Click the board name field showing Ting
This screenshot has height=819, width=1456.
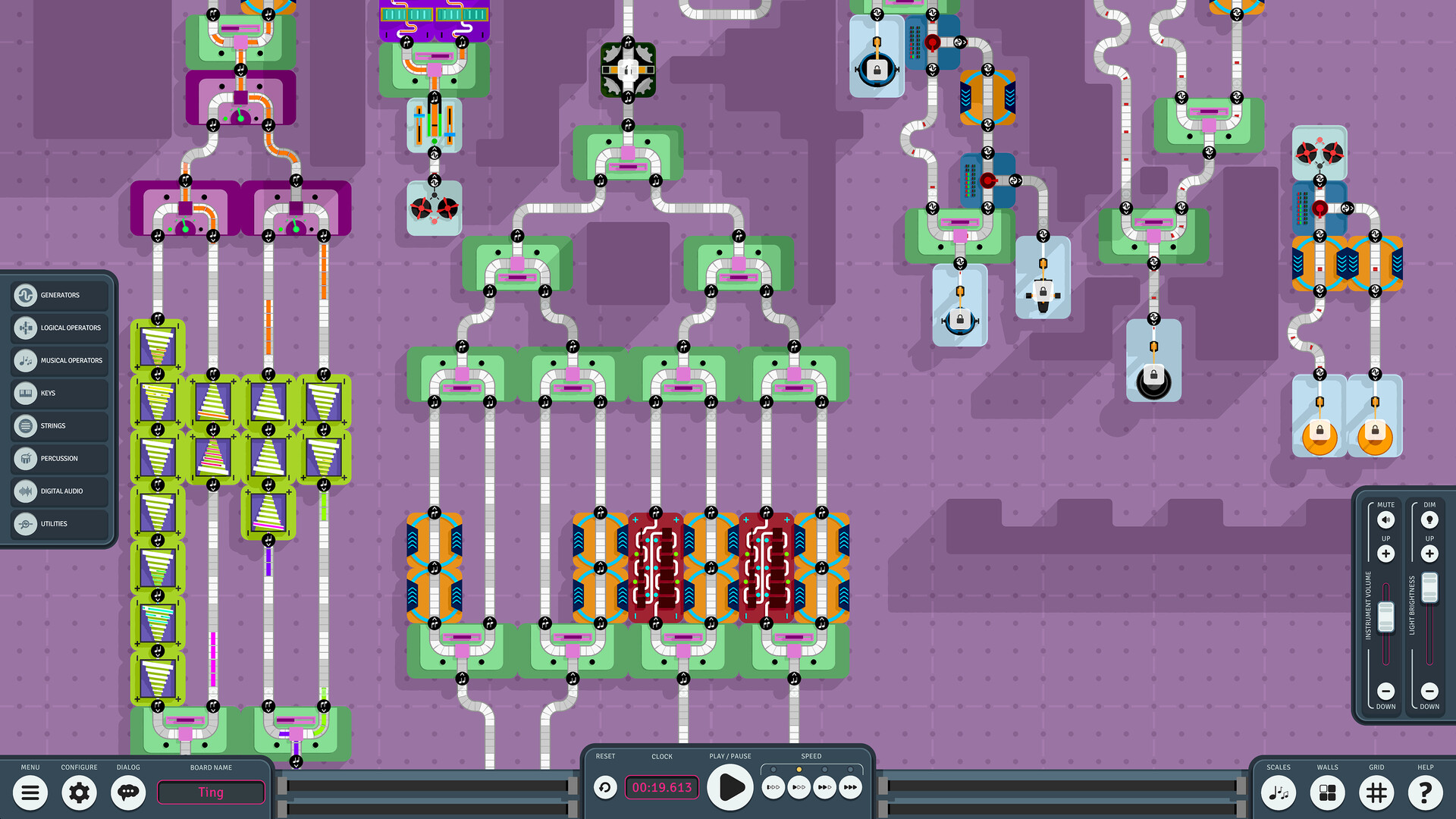(211, 792)
